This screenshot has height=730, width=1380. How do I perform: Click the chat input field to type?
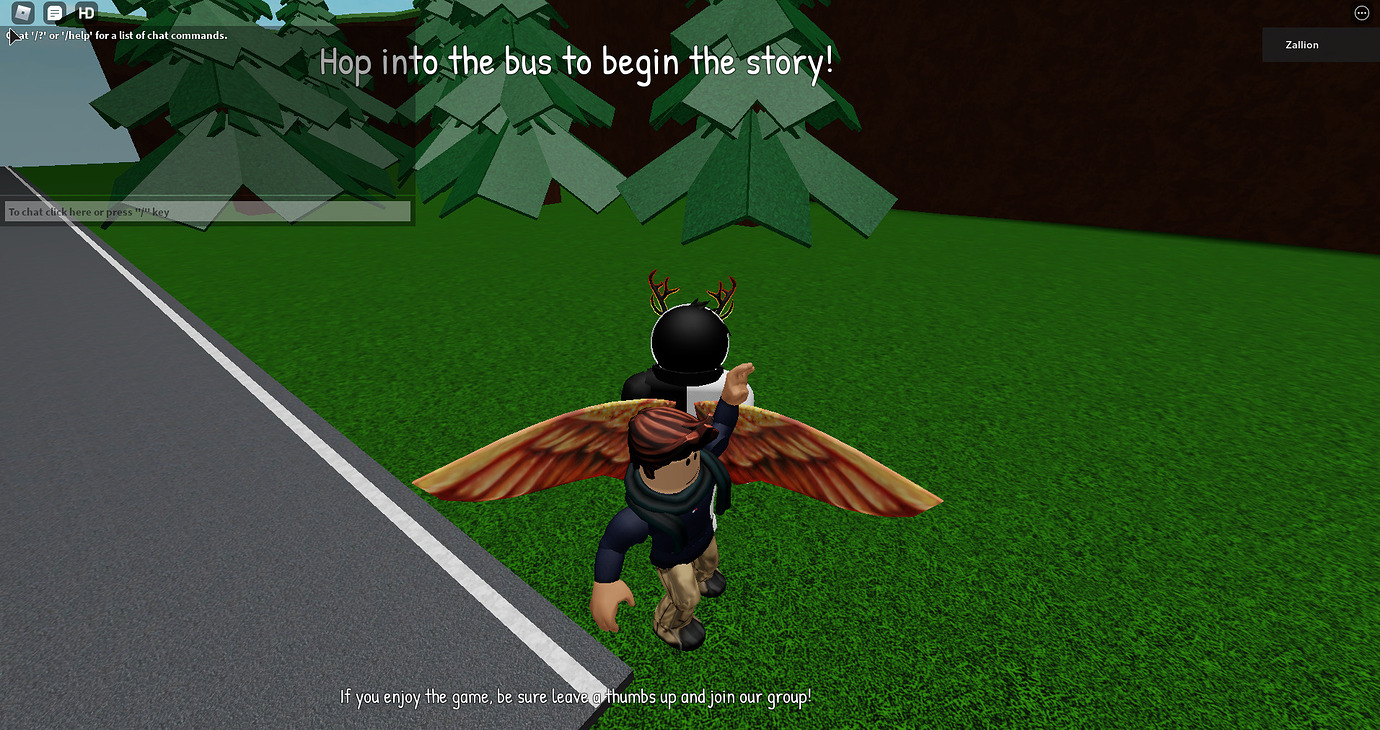[207, 211]
